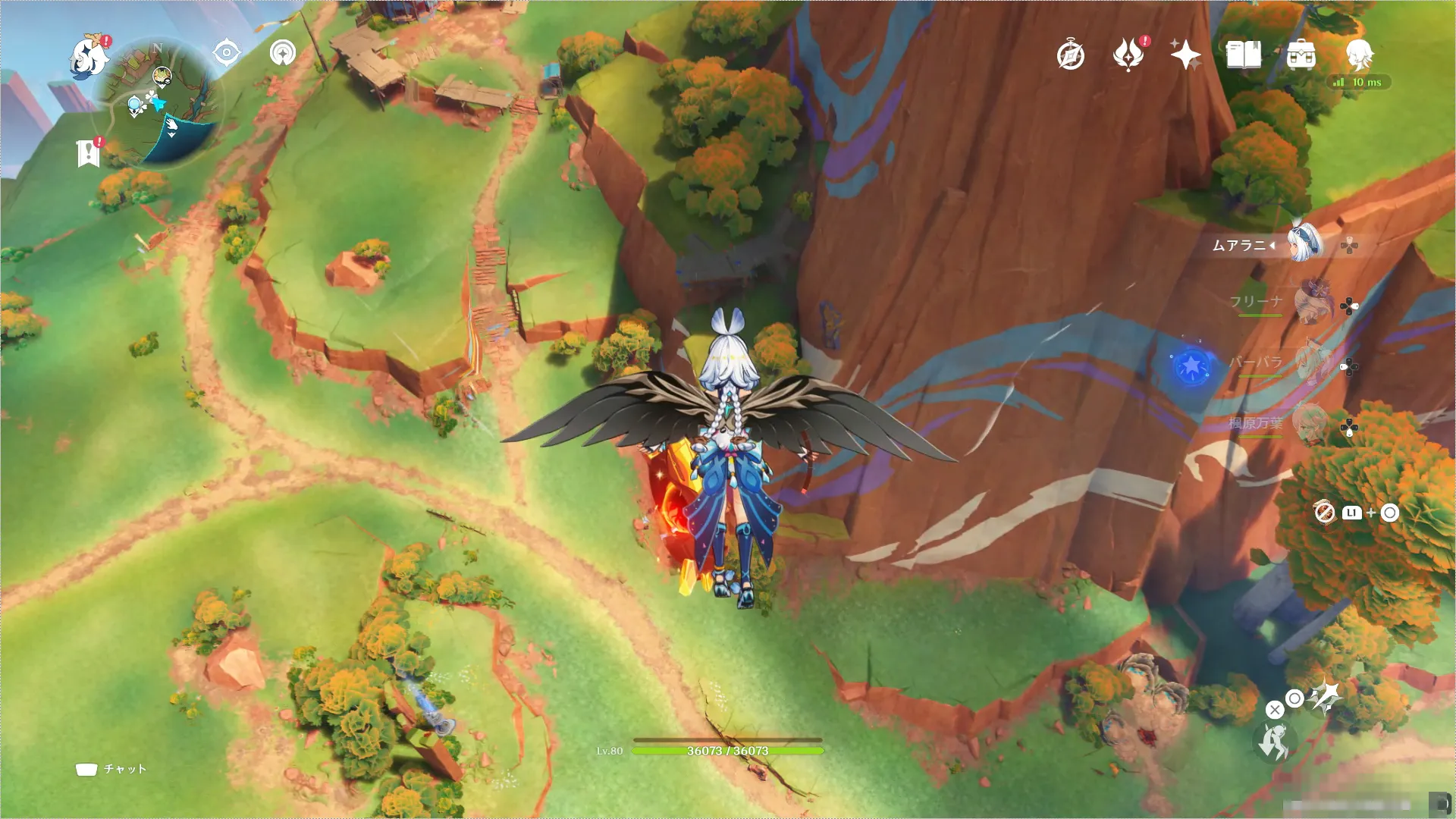Image resolution: width=1456 pixels, height=819 pixels.
Task: Open the Wish four-pointed star icon
Action: pyautogui.click(x=1185, y=55)
